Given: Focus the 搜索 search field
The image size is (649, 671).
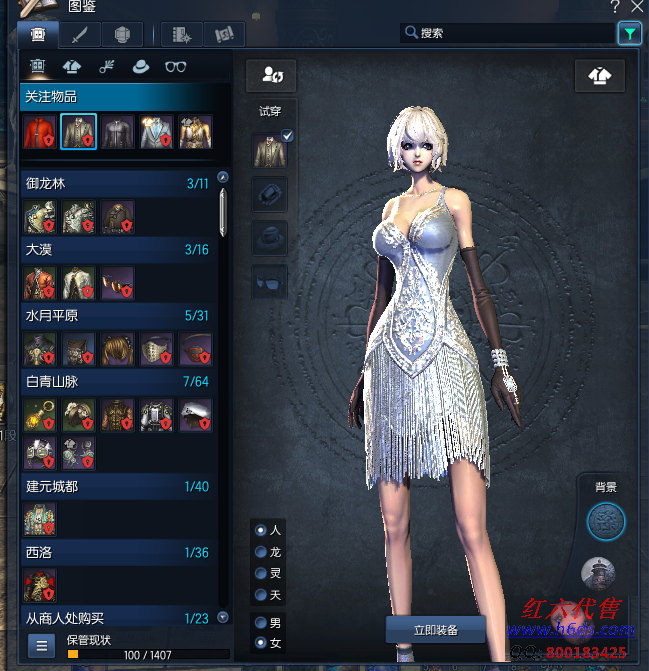Looking at the screenshot, I should click(508, 33).
